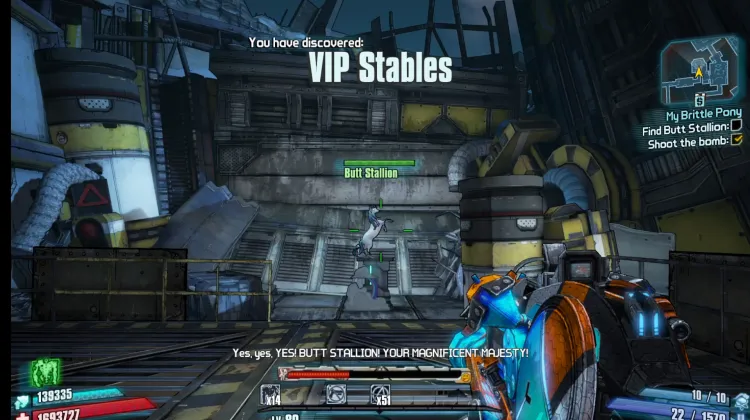Toggle the Find Butt Stallion objective checkbox
The width and height of the screenshot is (750, 420).
tap(736, 127)
